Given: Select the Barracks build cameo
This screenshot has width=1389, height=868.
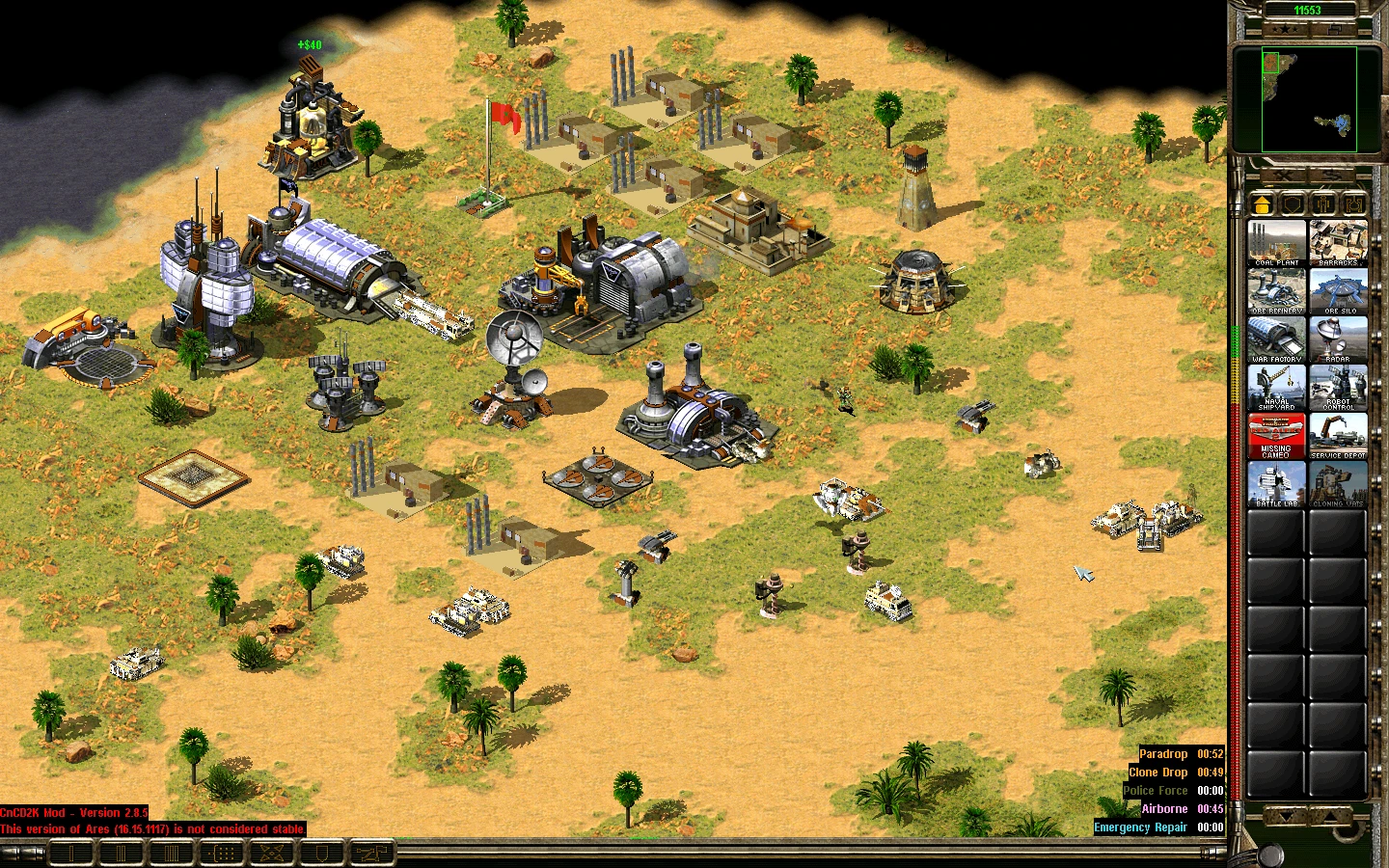Looking at the screenshot, I should [1338, 242].
